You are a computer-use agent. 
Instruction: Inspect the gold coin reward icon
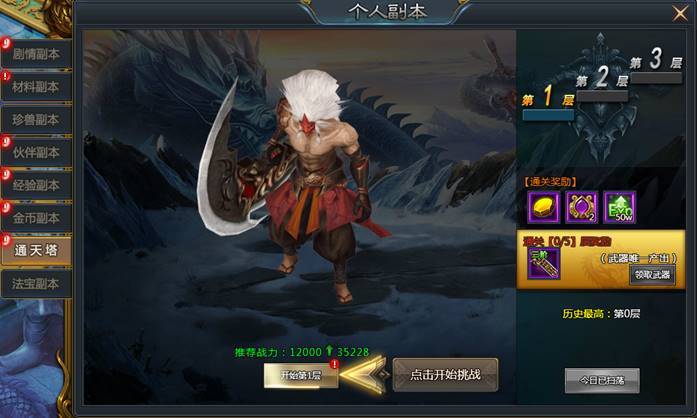tap(542, 207)
